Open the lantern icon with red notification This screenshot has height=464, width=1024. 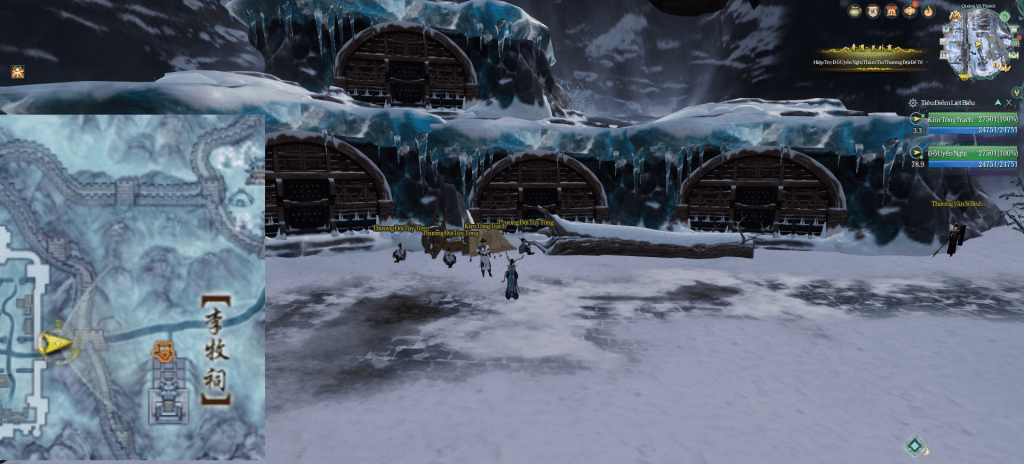click(911, 11)
